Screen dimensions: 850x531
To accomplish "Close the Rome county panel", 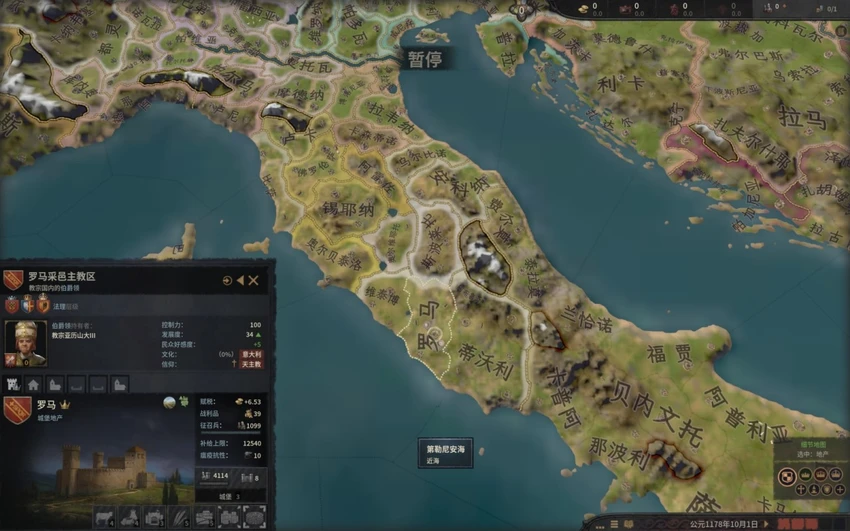I will (254, 281).
